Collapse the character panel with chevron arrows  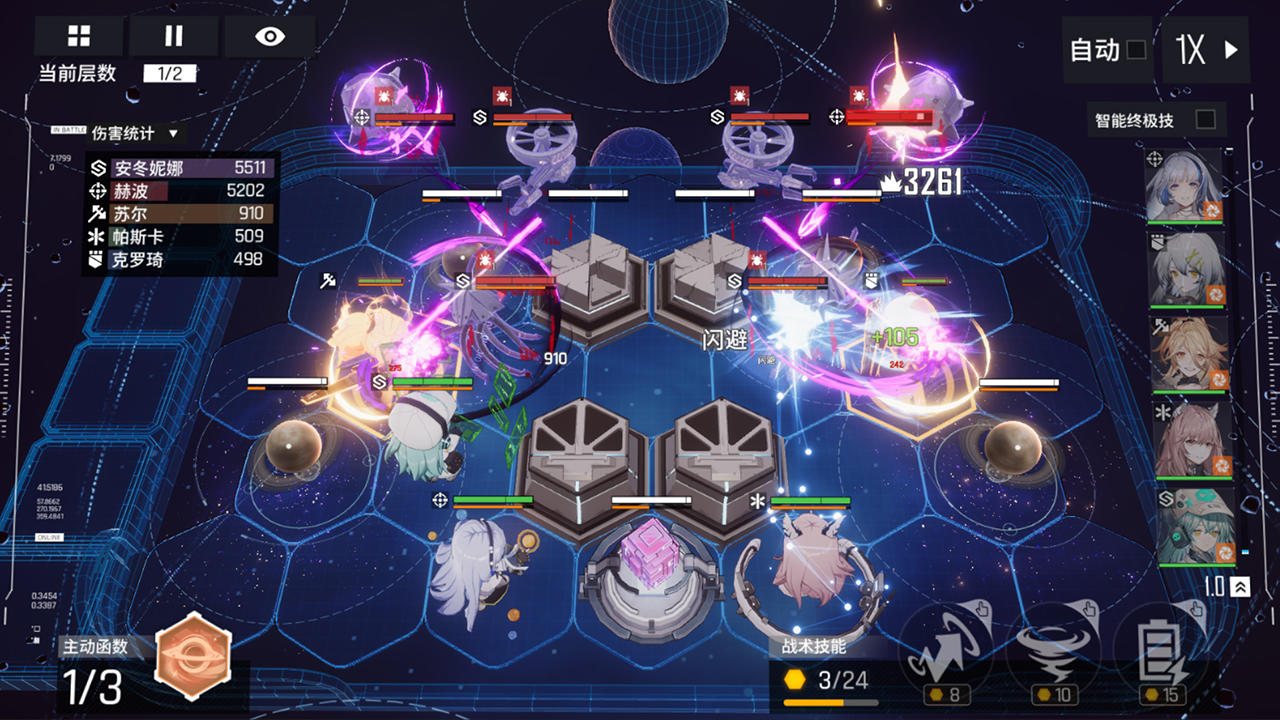point(1240,587)
